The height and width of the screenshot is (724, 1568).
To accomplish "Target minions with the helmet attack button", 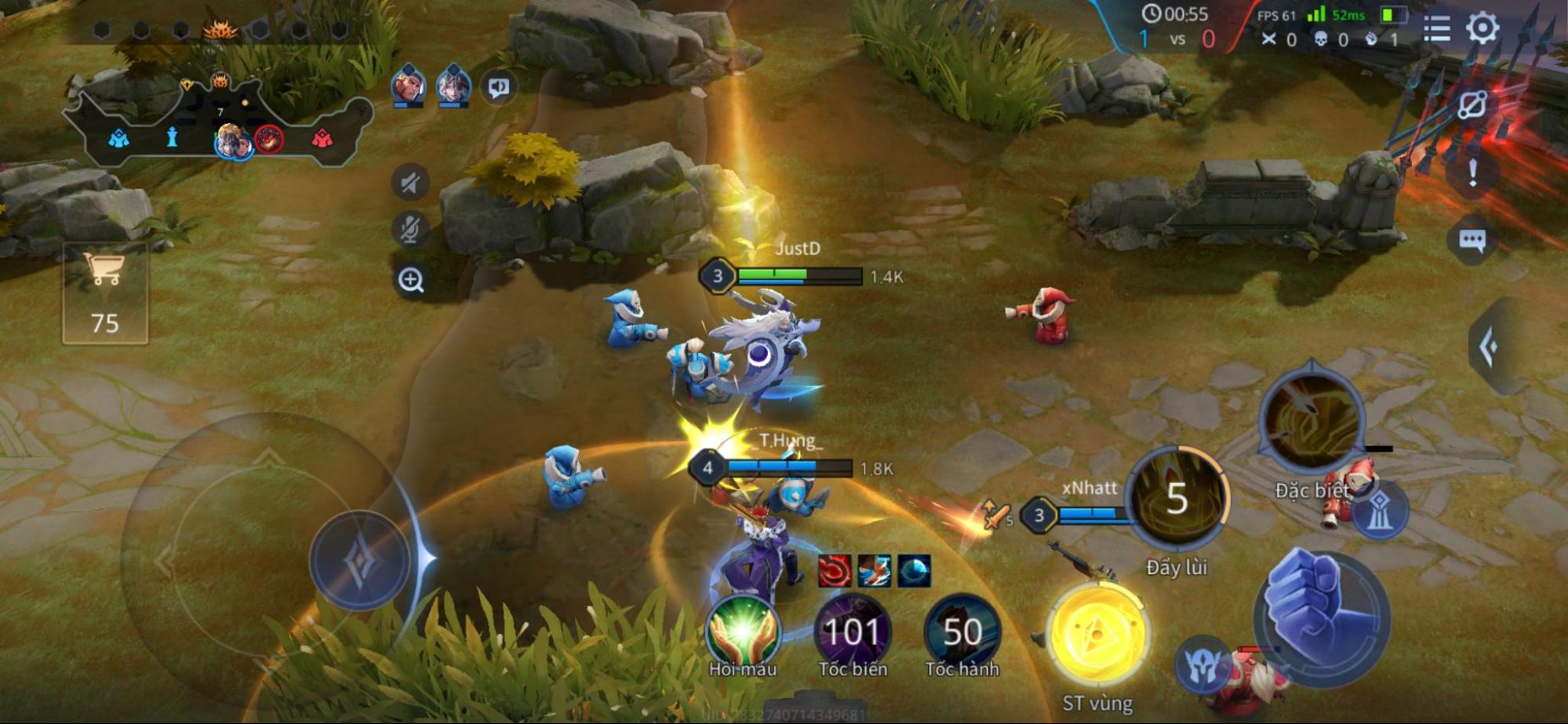I will point(1202,665).
